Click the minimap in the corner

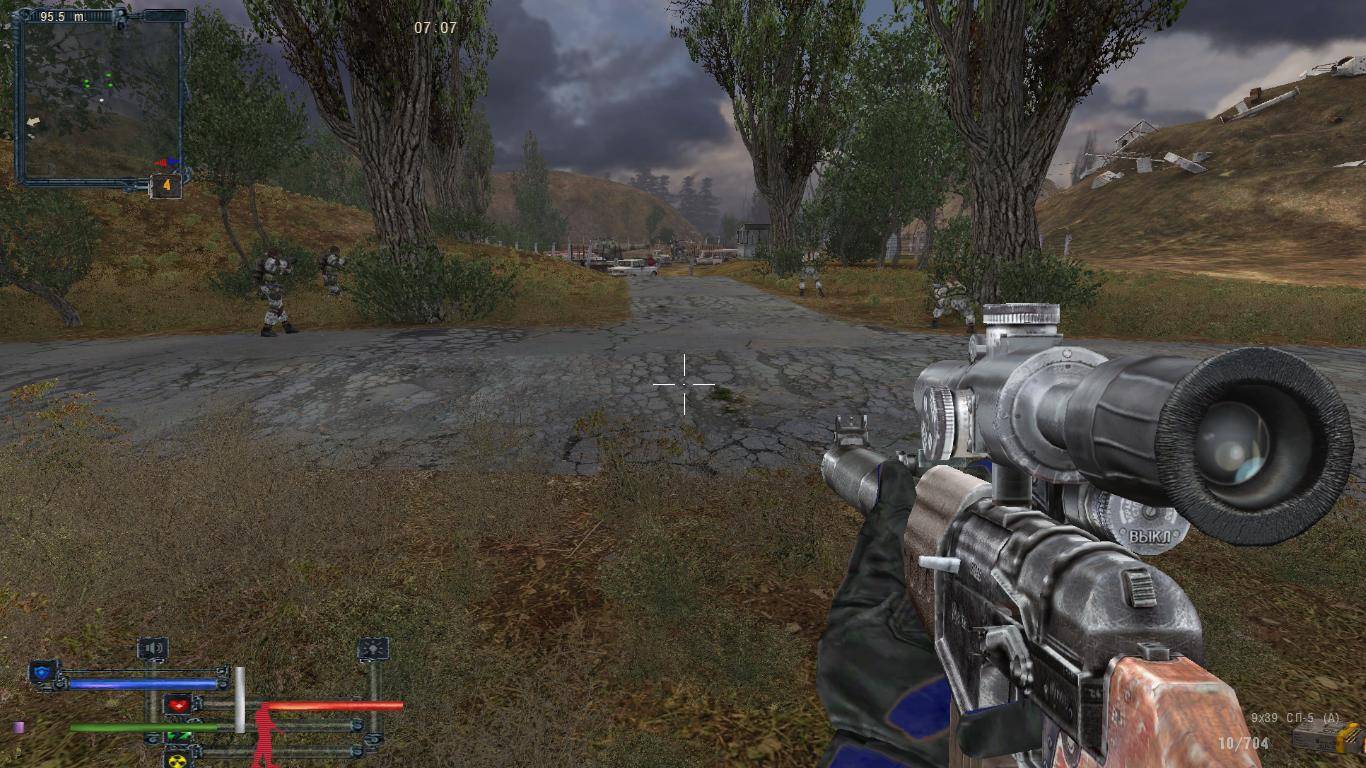(x=100, y=98)
